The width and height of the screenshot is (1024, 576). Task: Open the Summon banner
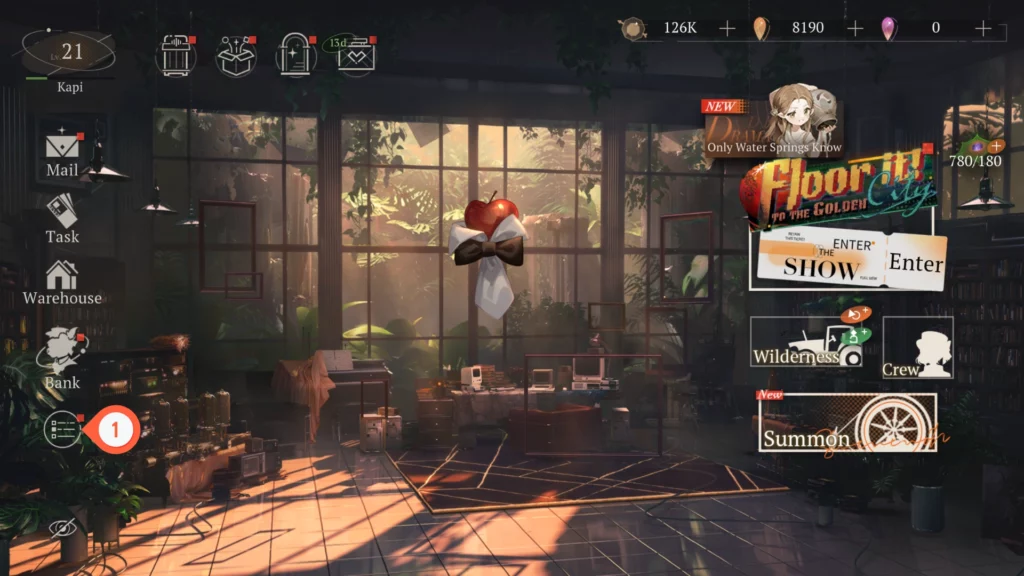tap(847, 422)
